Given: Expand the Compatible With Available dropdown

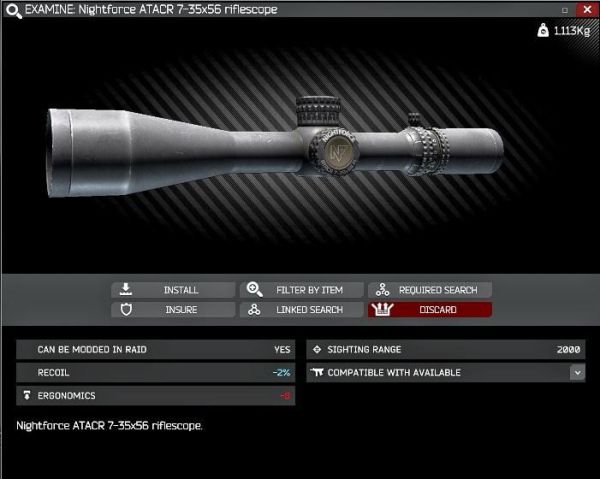Looking at the screenshot, I should tap(577, 372).
